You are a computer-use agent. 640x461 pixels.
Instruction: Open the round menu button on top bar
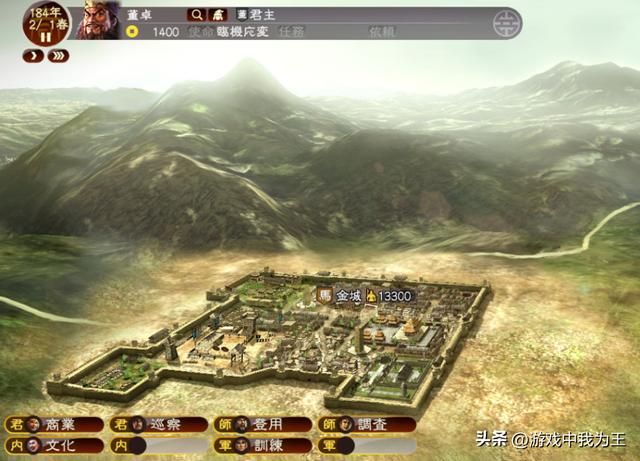point(508,22)
